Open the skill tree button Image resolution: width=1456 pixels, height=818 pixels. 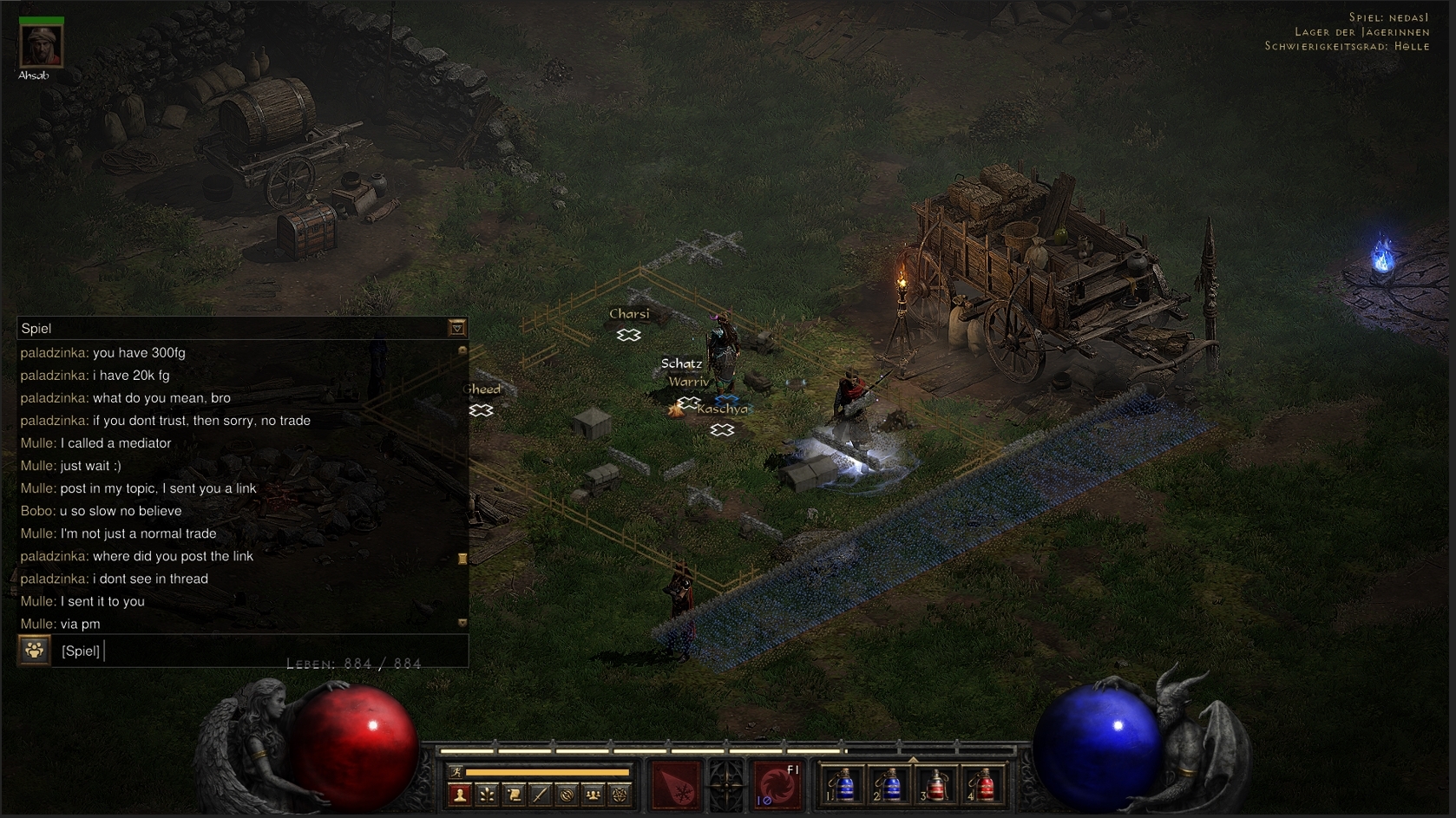[487, 794]
